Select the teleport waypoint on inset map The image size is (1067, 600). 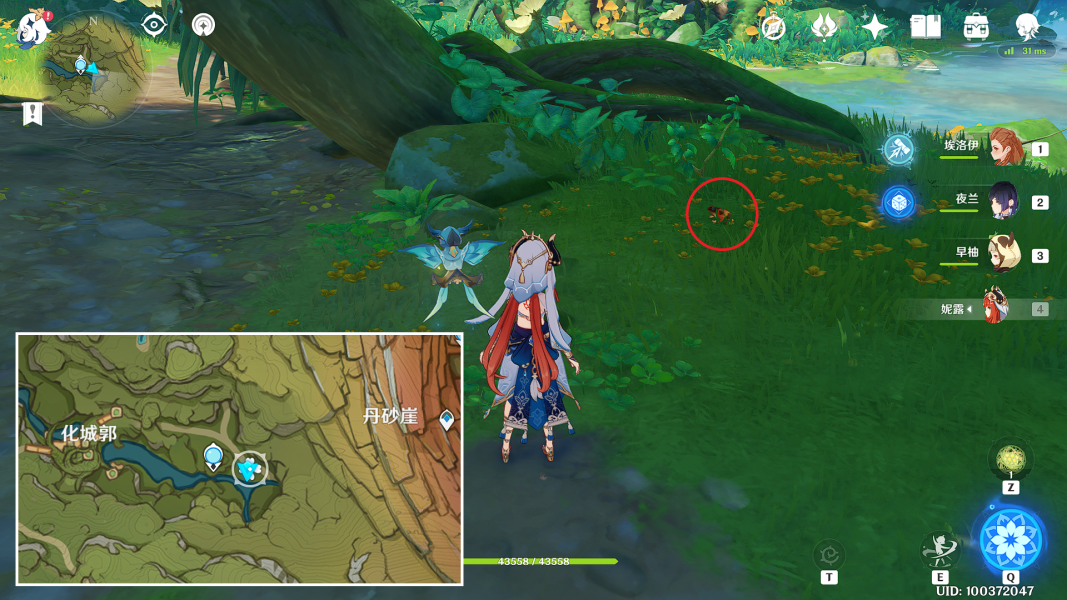(x=212, y=458)
